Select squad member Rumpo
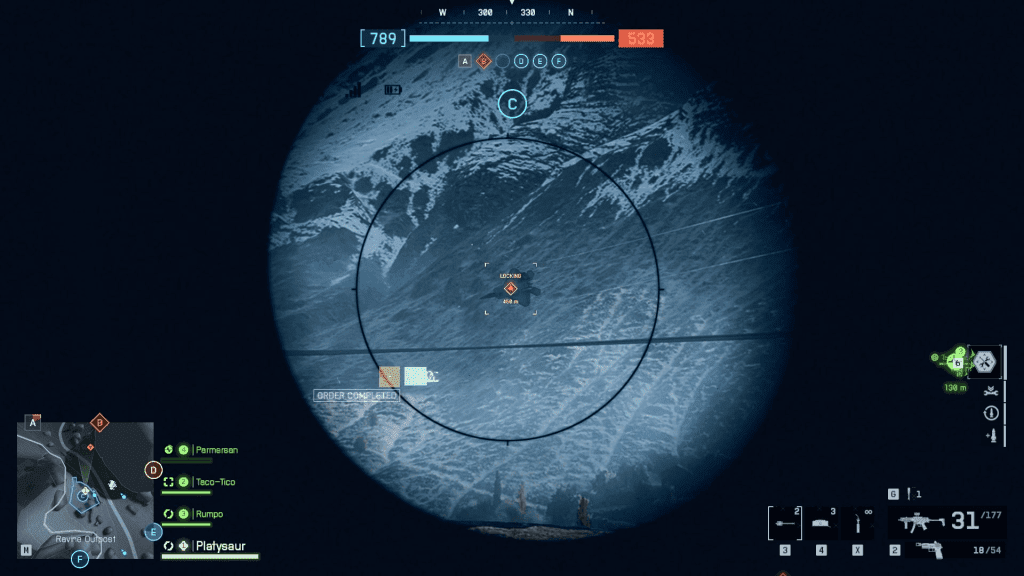The width and height of the screenshot is (1024, 576). point(209,514)
